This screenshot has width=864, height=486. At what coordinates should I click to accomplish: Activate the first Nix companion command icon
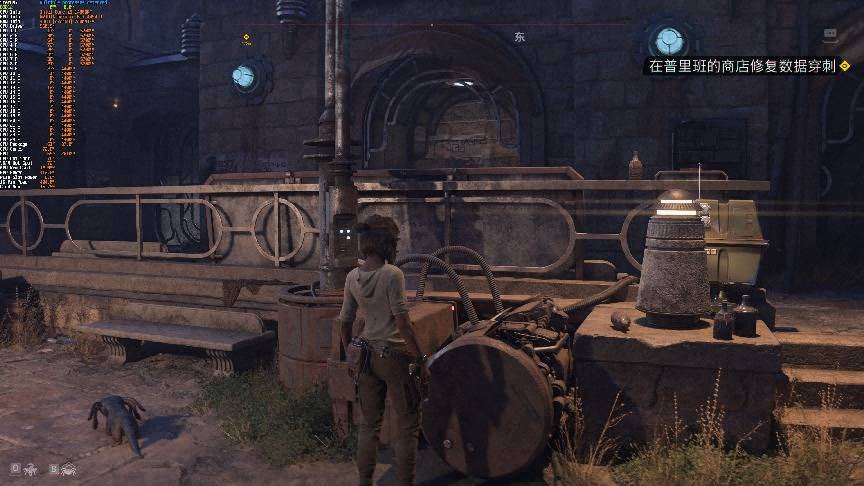[30, 467]
